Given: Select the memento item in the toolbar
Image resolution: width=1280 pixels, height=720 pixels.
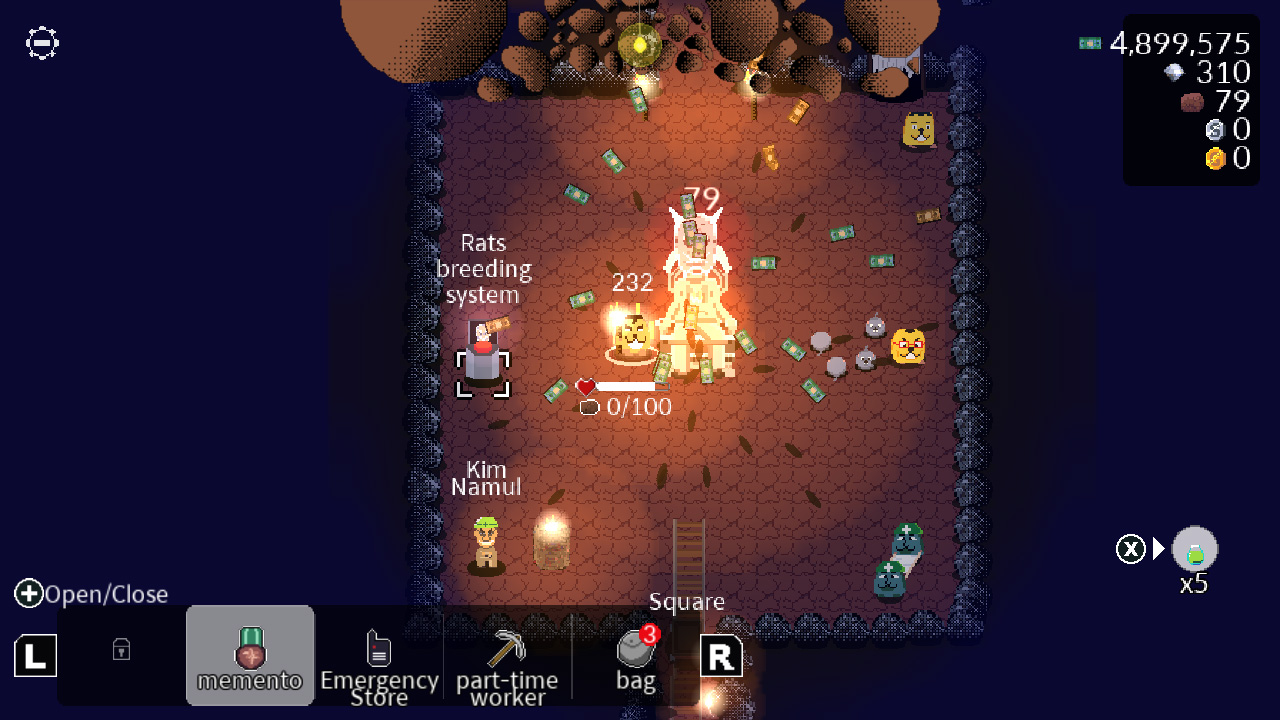Looking at the screenshot, I should coord(249,650).
